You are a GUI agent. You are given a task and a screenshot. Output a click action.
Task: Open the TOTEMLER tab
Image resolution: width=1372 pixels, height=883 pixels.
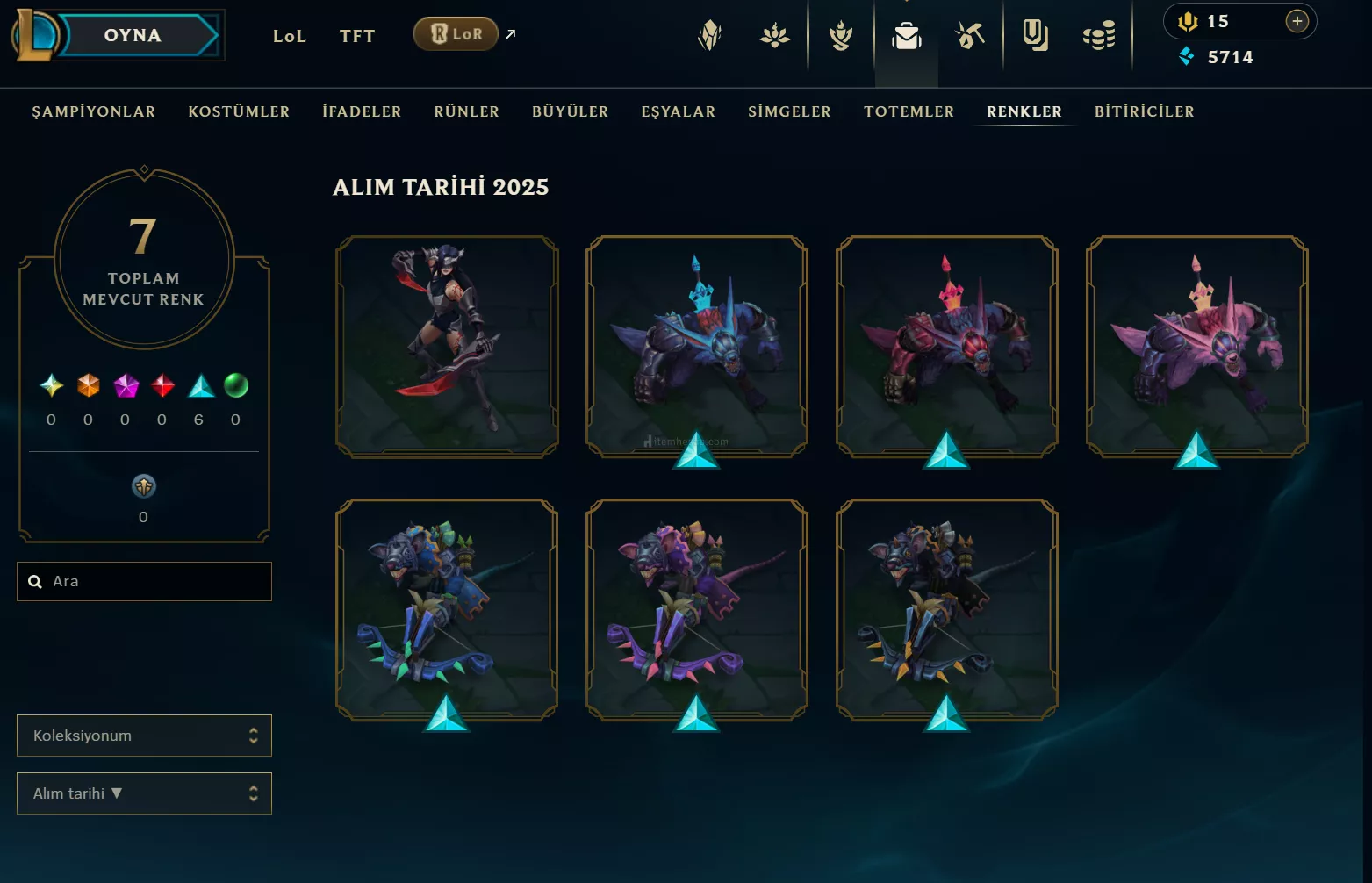[x=909, y=111]
